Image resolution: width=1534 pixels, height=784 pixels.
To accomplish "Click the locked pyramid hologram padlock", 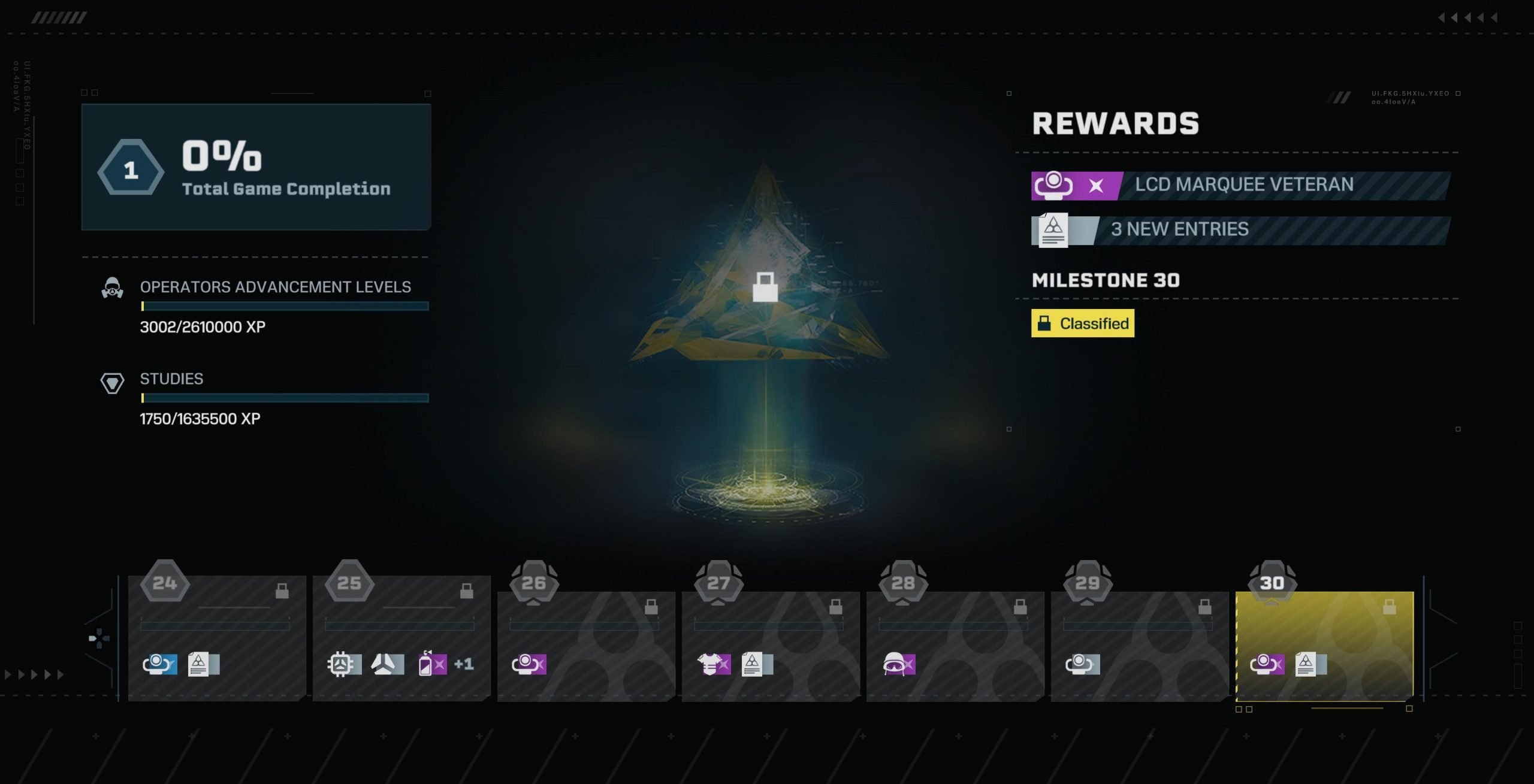I will [765, 287].
